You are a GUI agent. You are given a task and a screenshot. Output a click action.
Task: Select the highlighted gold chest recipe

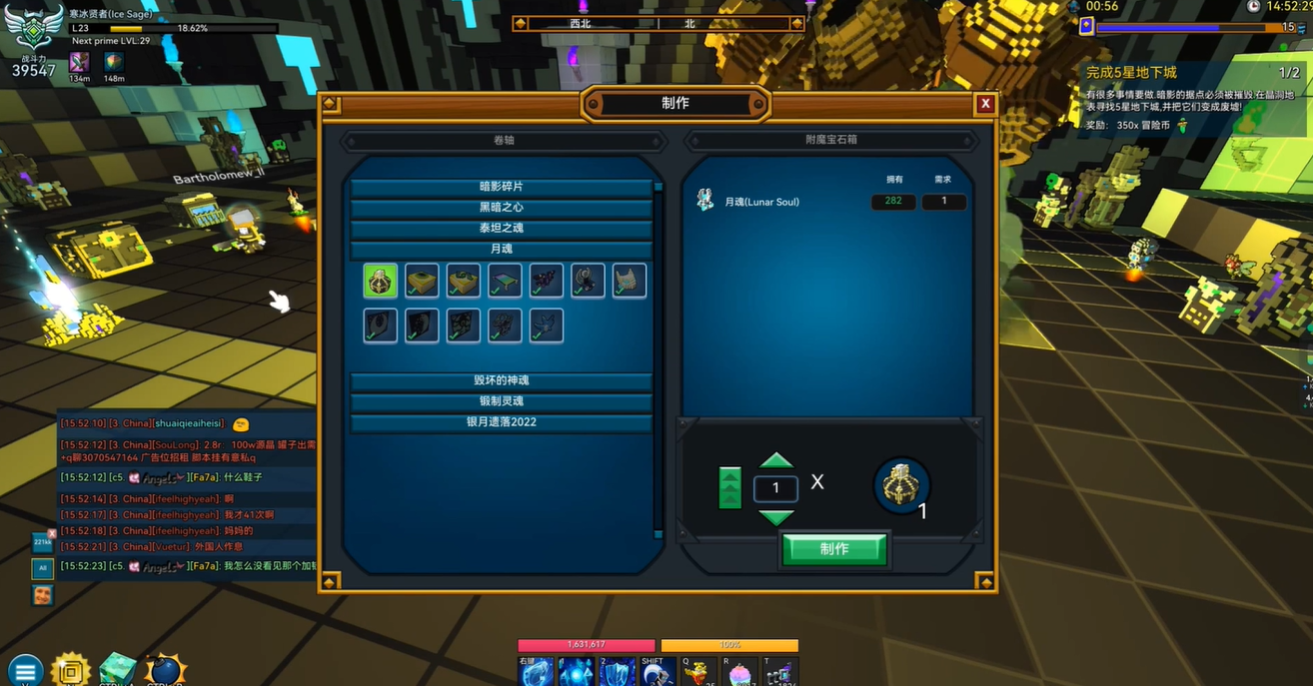pos(381,282)
